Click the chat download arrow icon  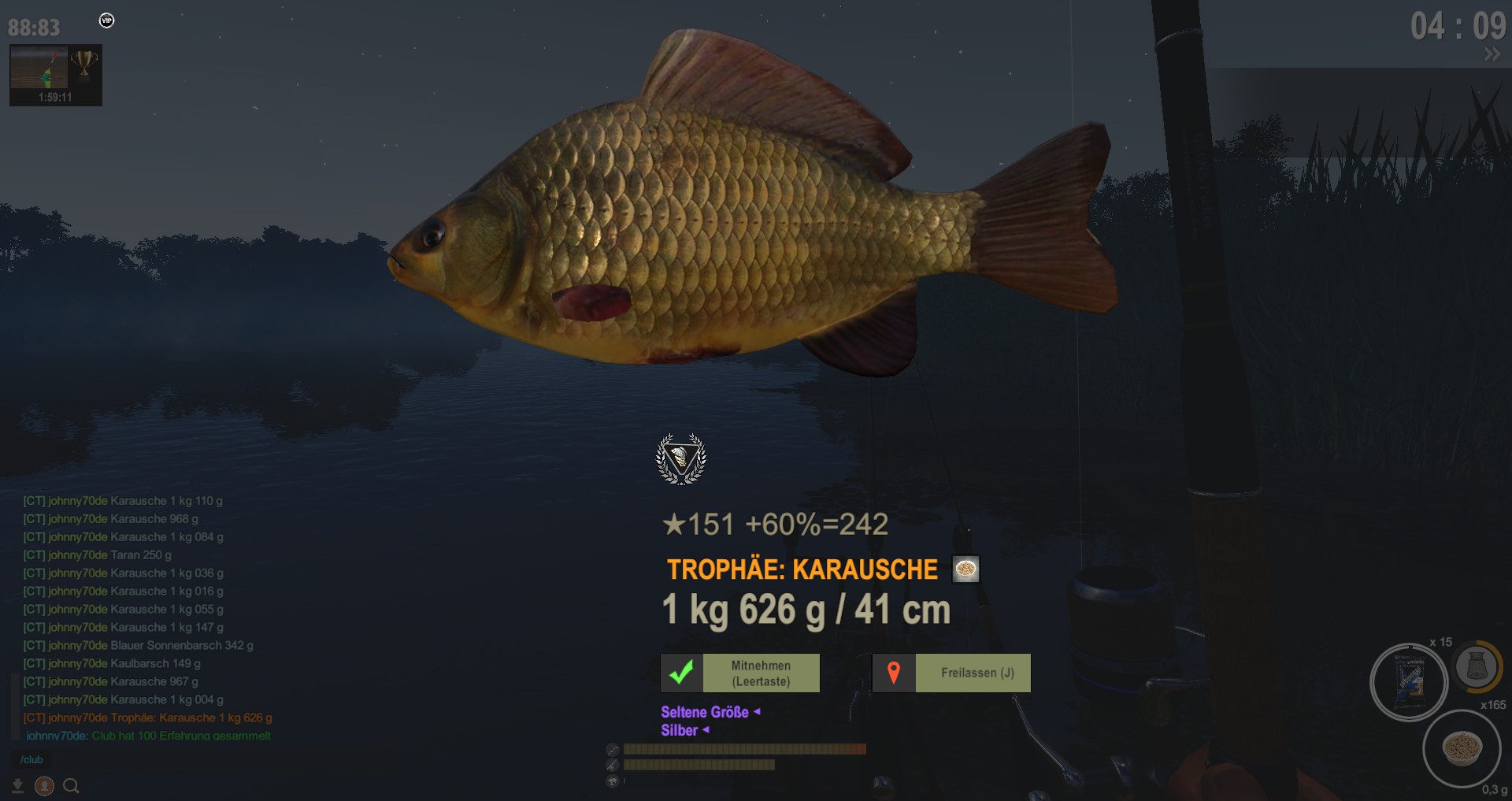pos(17,785)
